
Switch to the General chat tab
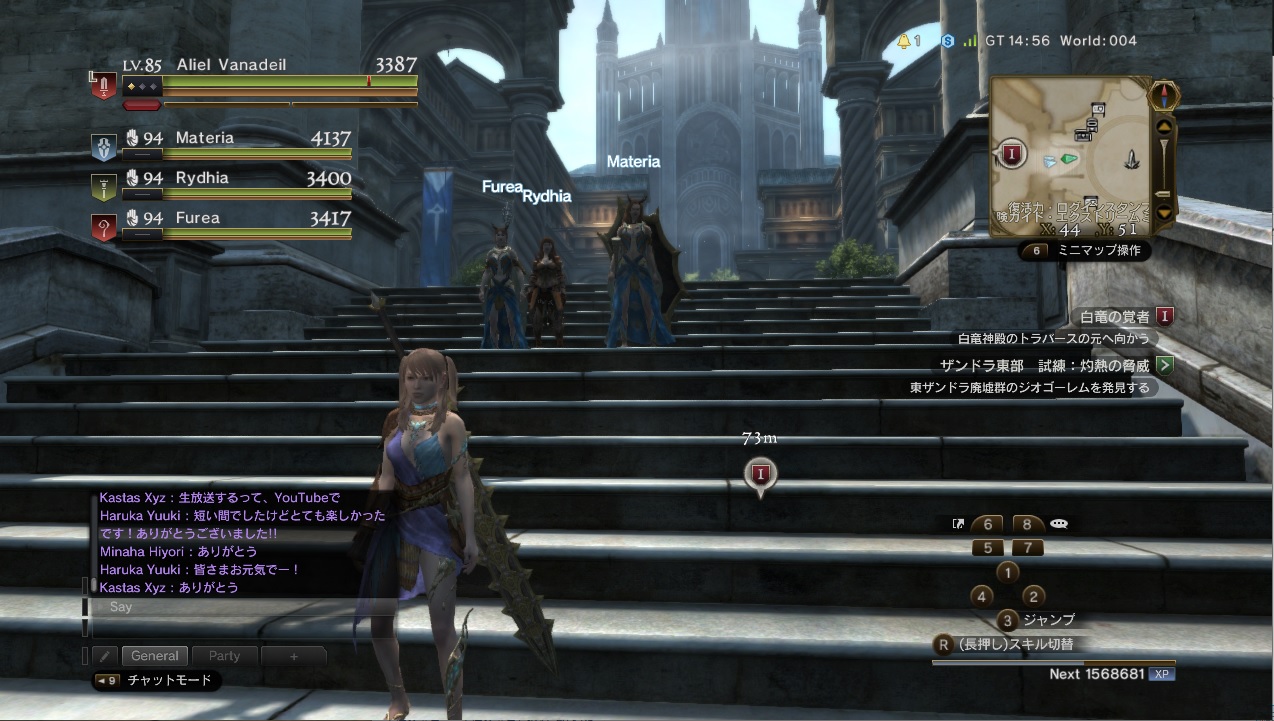(x=155, y=656)
